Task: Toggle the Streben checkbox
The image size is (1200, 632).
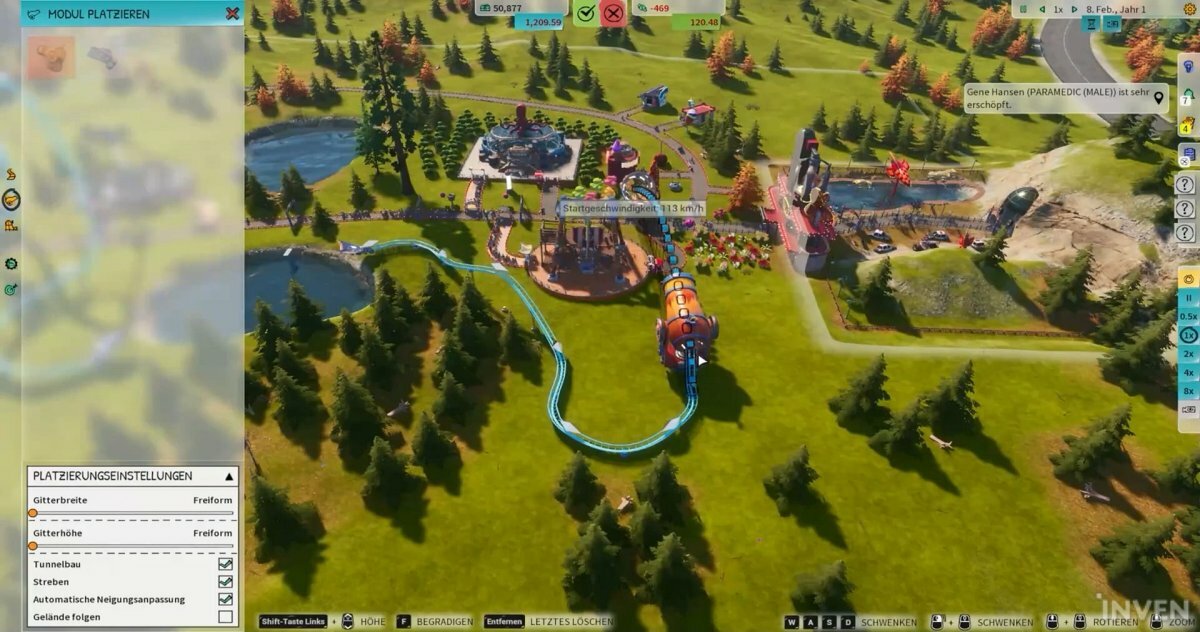Action: point(225,582)
